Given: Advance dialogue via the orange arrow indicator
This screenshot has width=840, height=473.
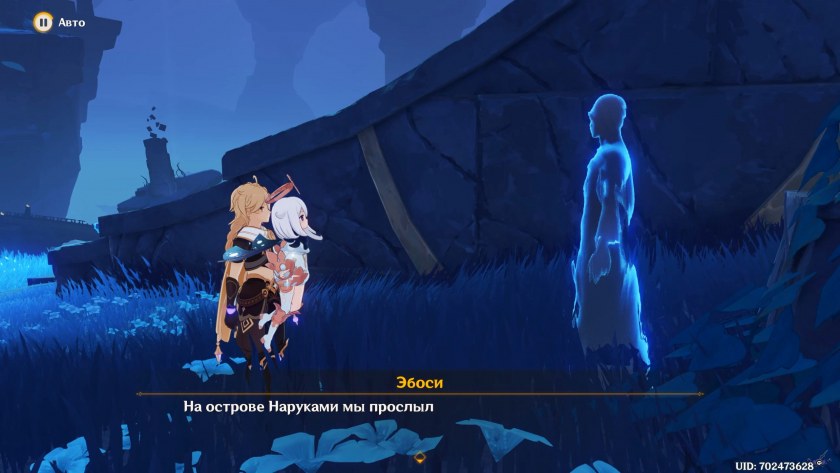Looking at the screenshot, I should click(420, 458).
